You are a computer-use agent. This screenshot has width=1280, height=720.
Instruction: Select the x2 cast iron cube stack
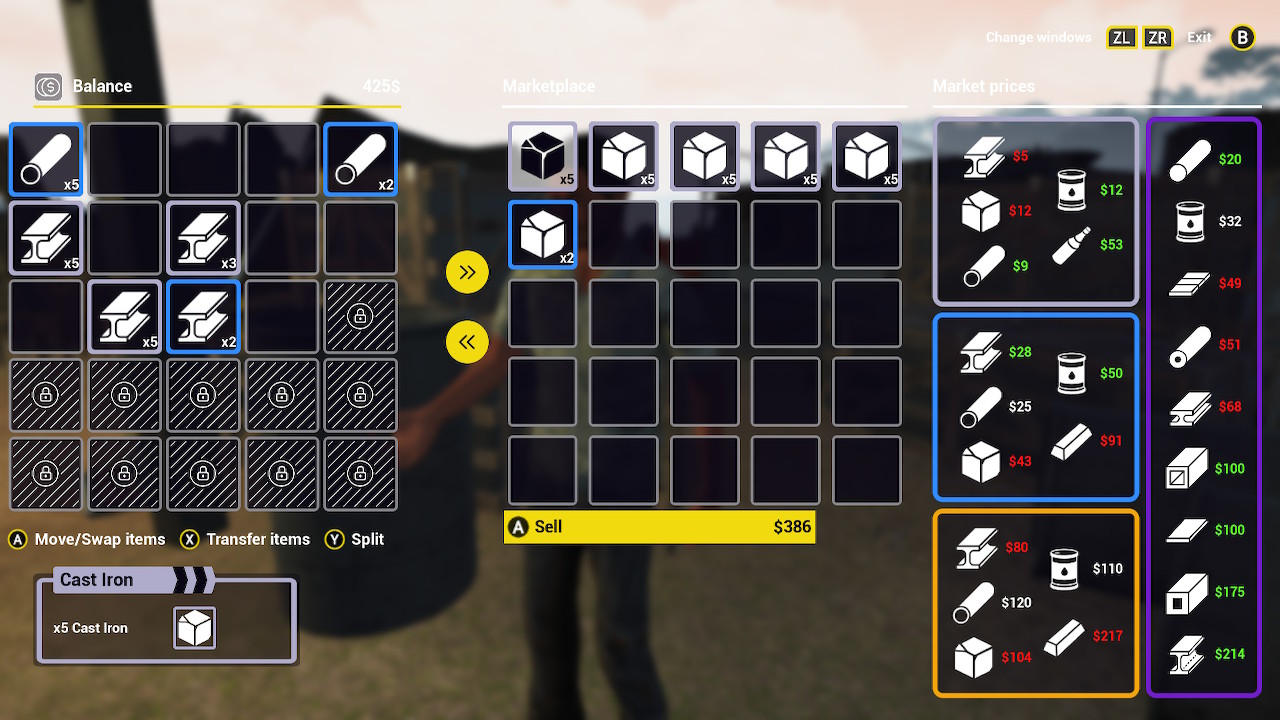(542, 235)
